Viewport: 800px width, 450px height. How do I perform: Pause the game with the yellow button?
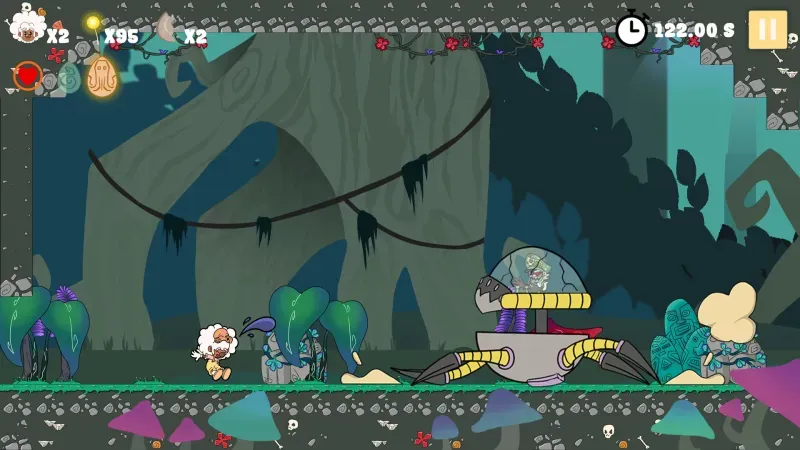pyautogui.click(x=767, y=29)
